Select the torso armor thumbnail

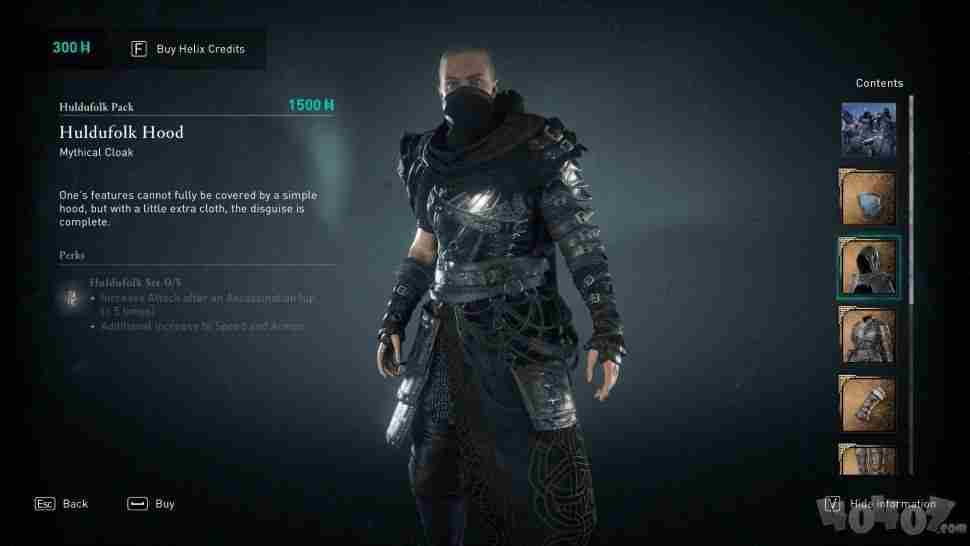pos(868,337)
